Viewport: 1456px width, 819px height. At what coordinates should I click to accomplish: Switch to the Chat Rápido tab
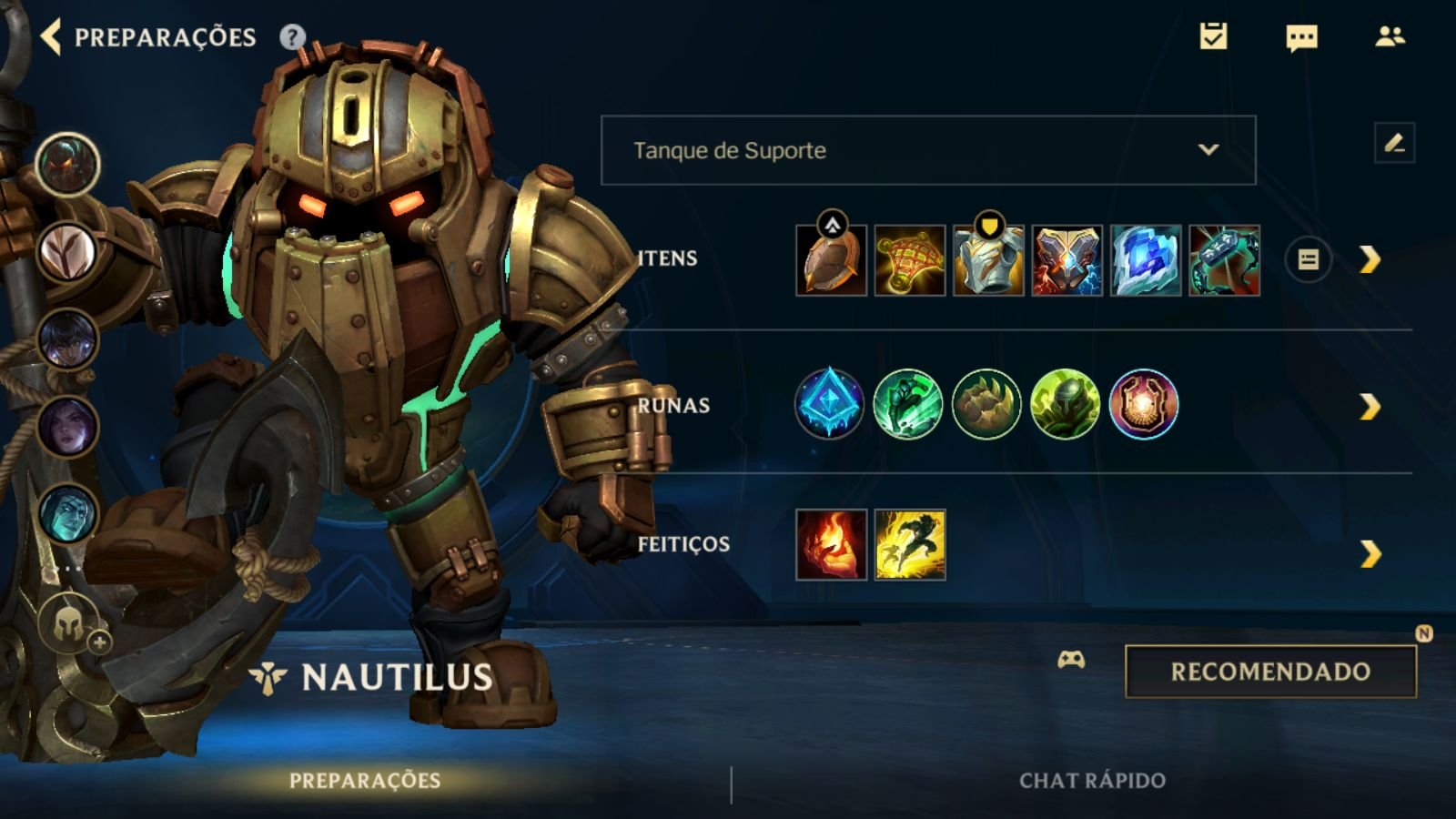click(x=1092, y=781)
